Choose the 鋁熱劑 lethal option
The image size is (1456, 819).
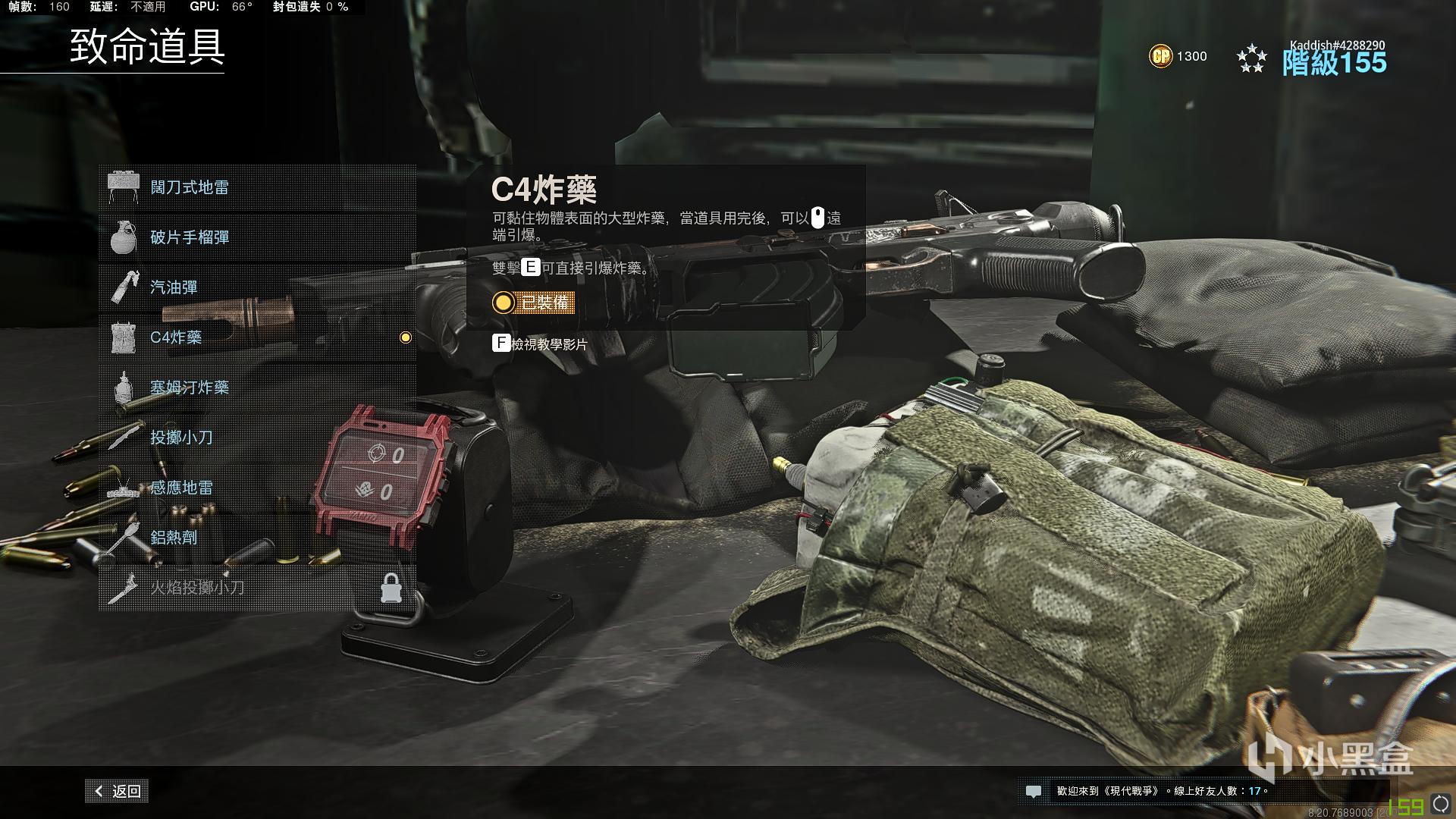click(x=257, y=538)
